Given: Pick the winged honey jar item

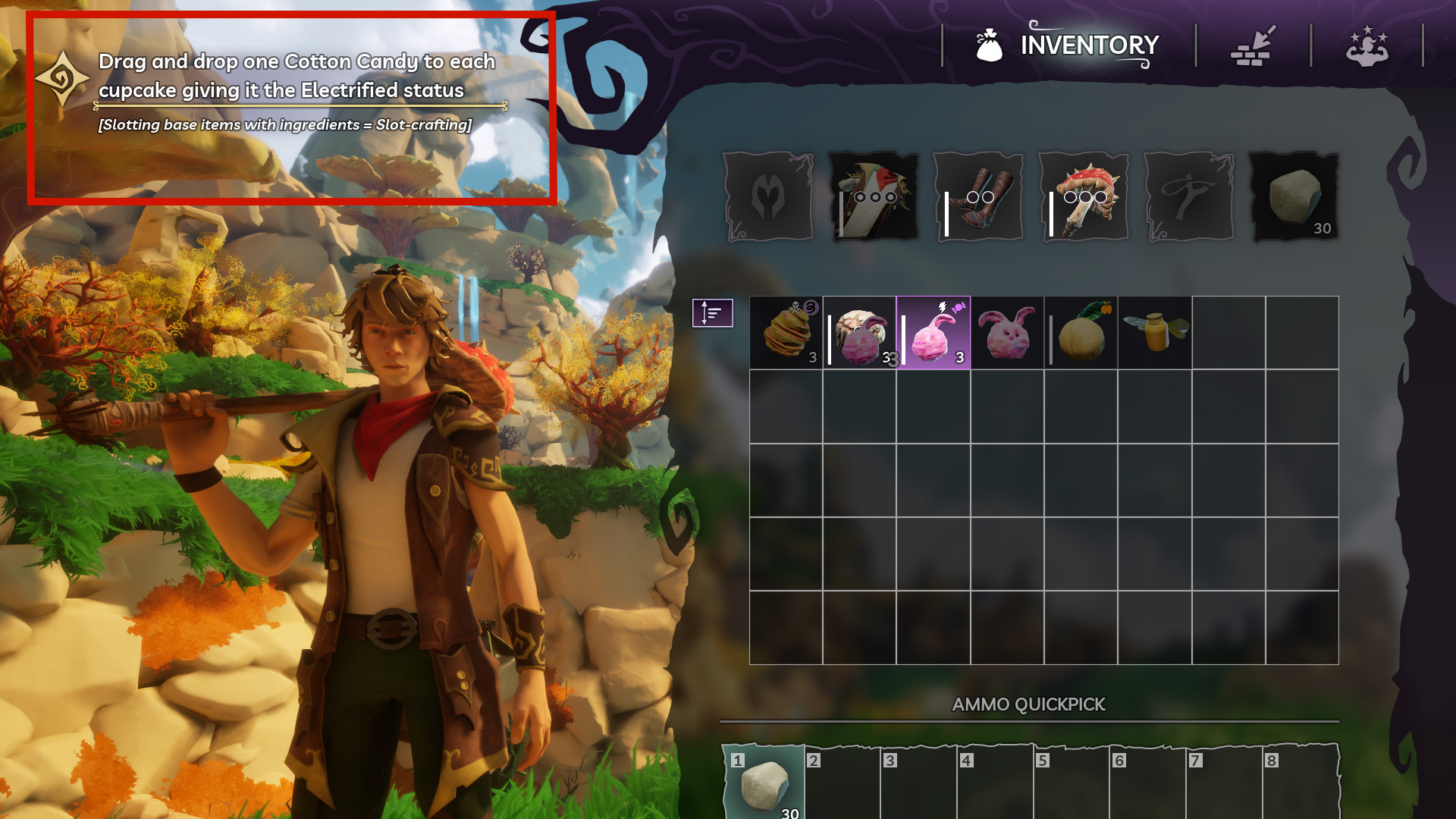Looking at the screenshot, I should [1155, 333].
